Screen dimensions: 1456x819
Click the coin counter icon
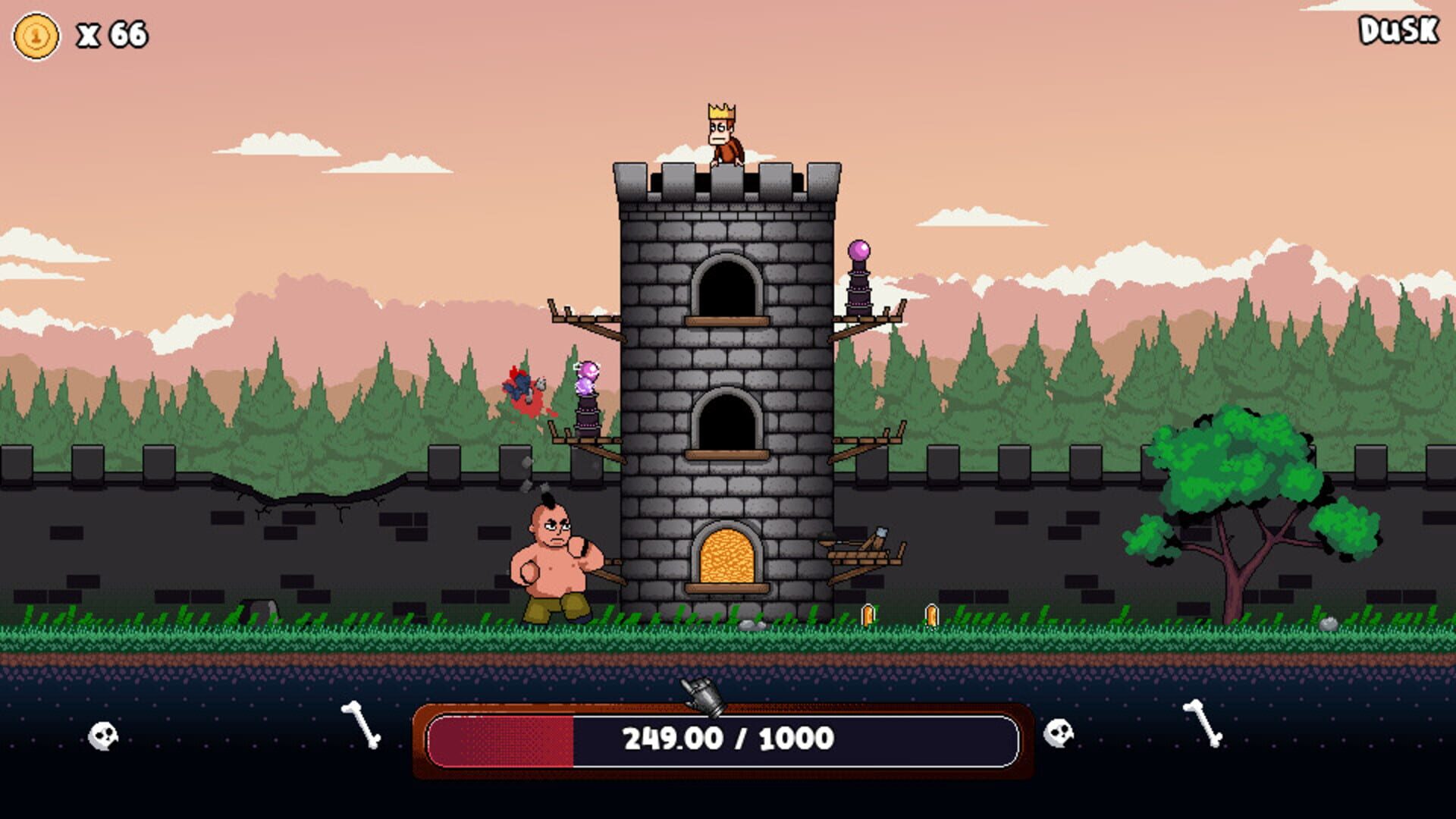(36, 34)
